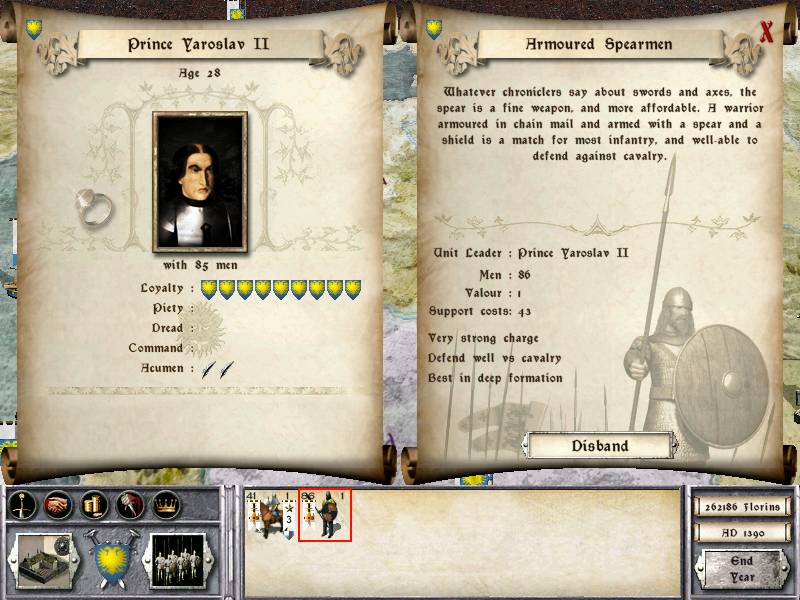Select the cavalry unit card with 41 men
The height and width of the screenshot is (600, 800).
tap(271, 516)
